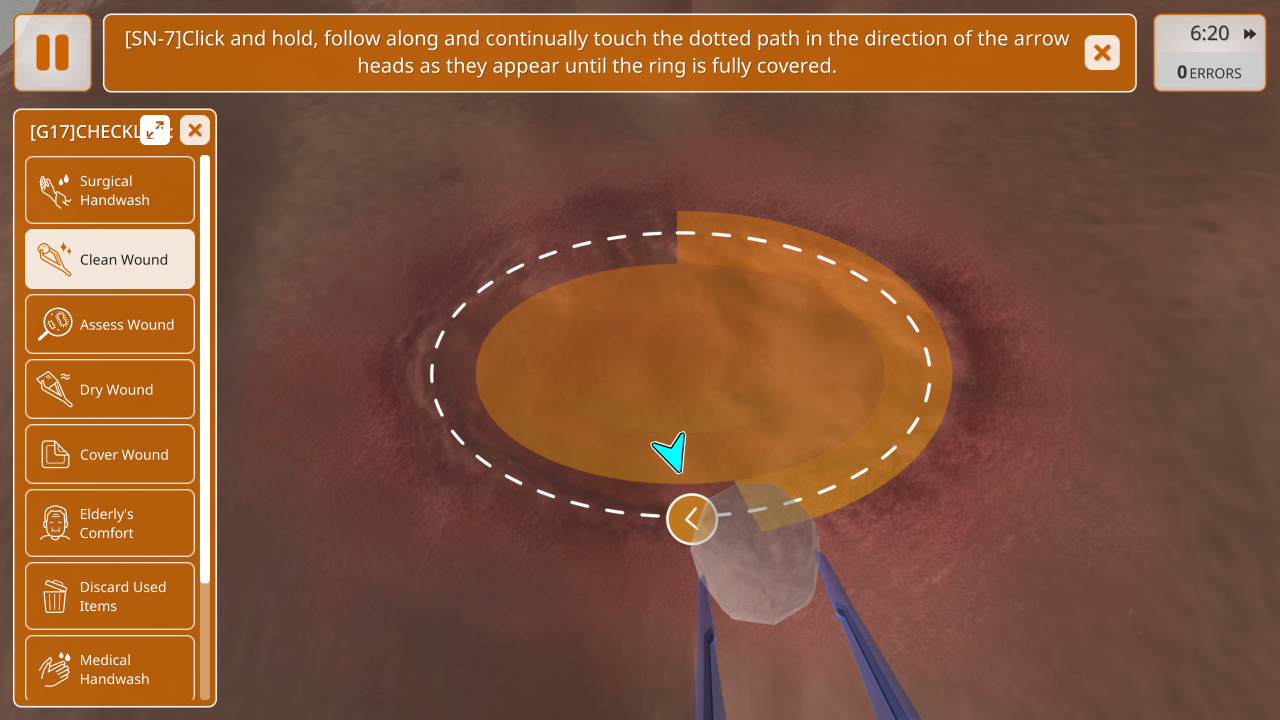1280x720 pixels.
Task: Open the Assess Wound step
Action: pos(110,324)
